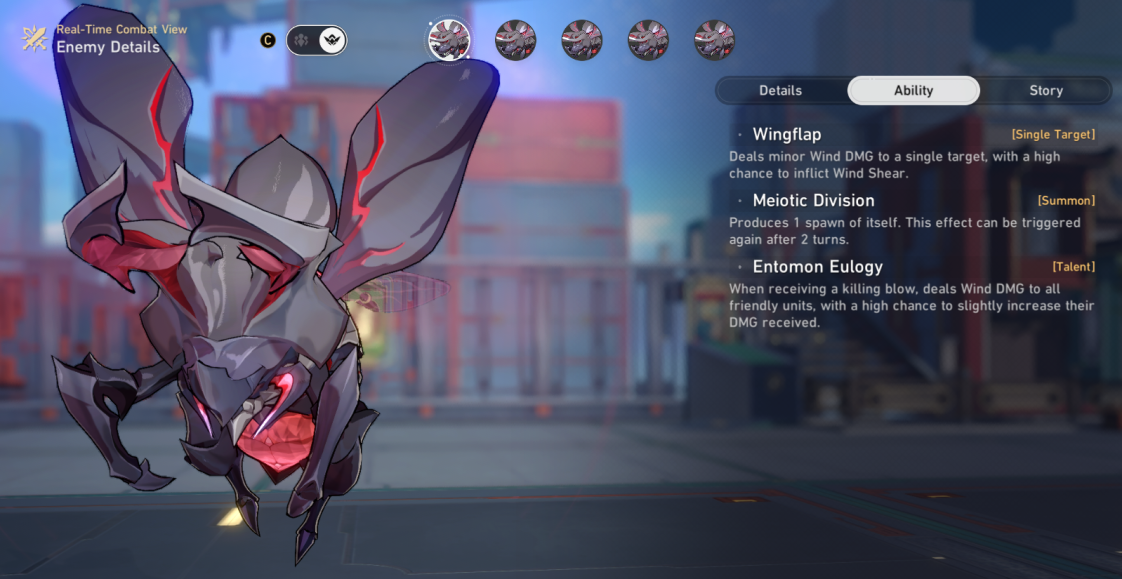
Task: Switch to the Details tab
Action: pyautogui.click(x=780, y=90)
